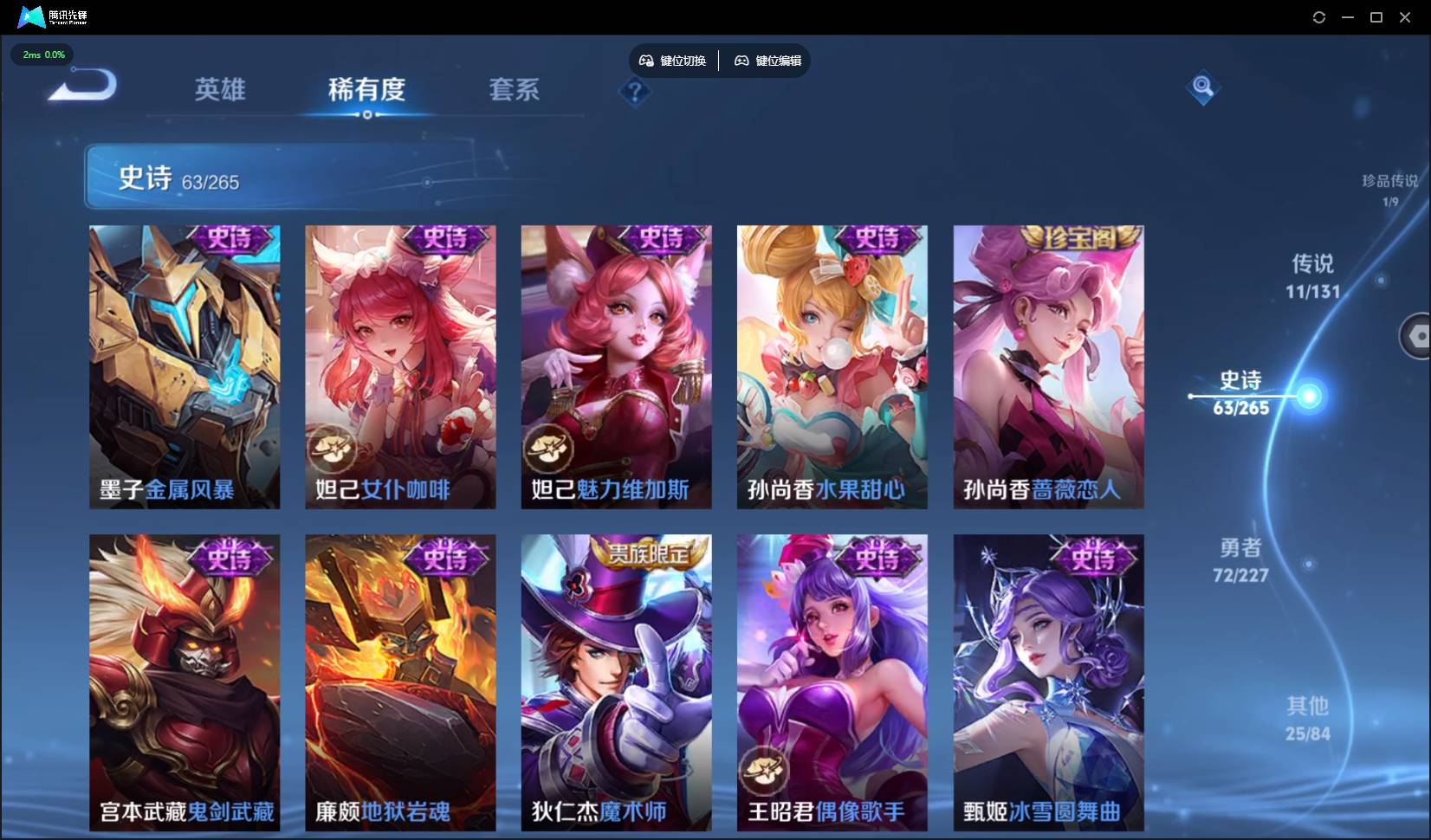The image size is (1431, 840).
Task: Open search via the magnifier icon
Action: (x=1202, y=87)
